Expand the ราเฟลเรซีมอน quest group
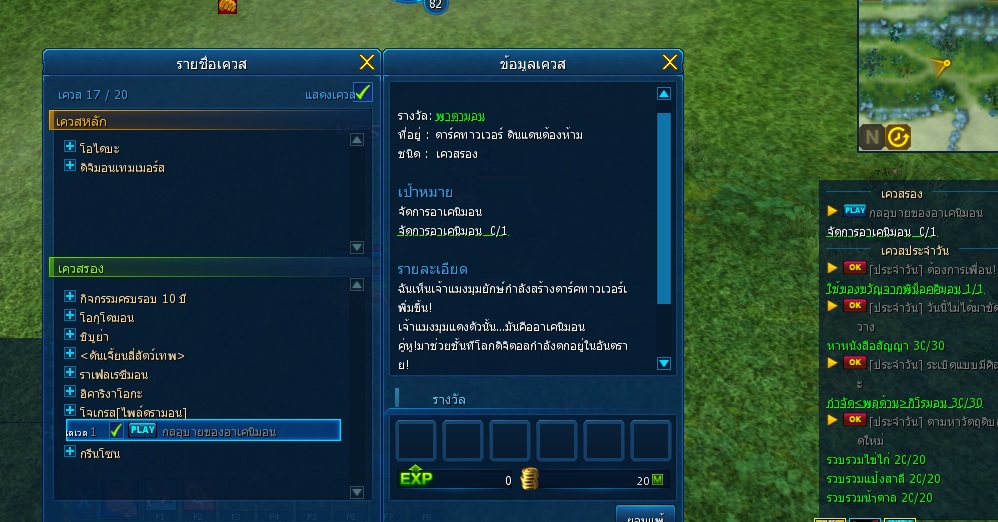The height and width of the screenshot is (522, 998). [x=70, y=373]
